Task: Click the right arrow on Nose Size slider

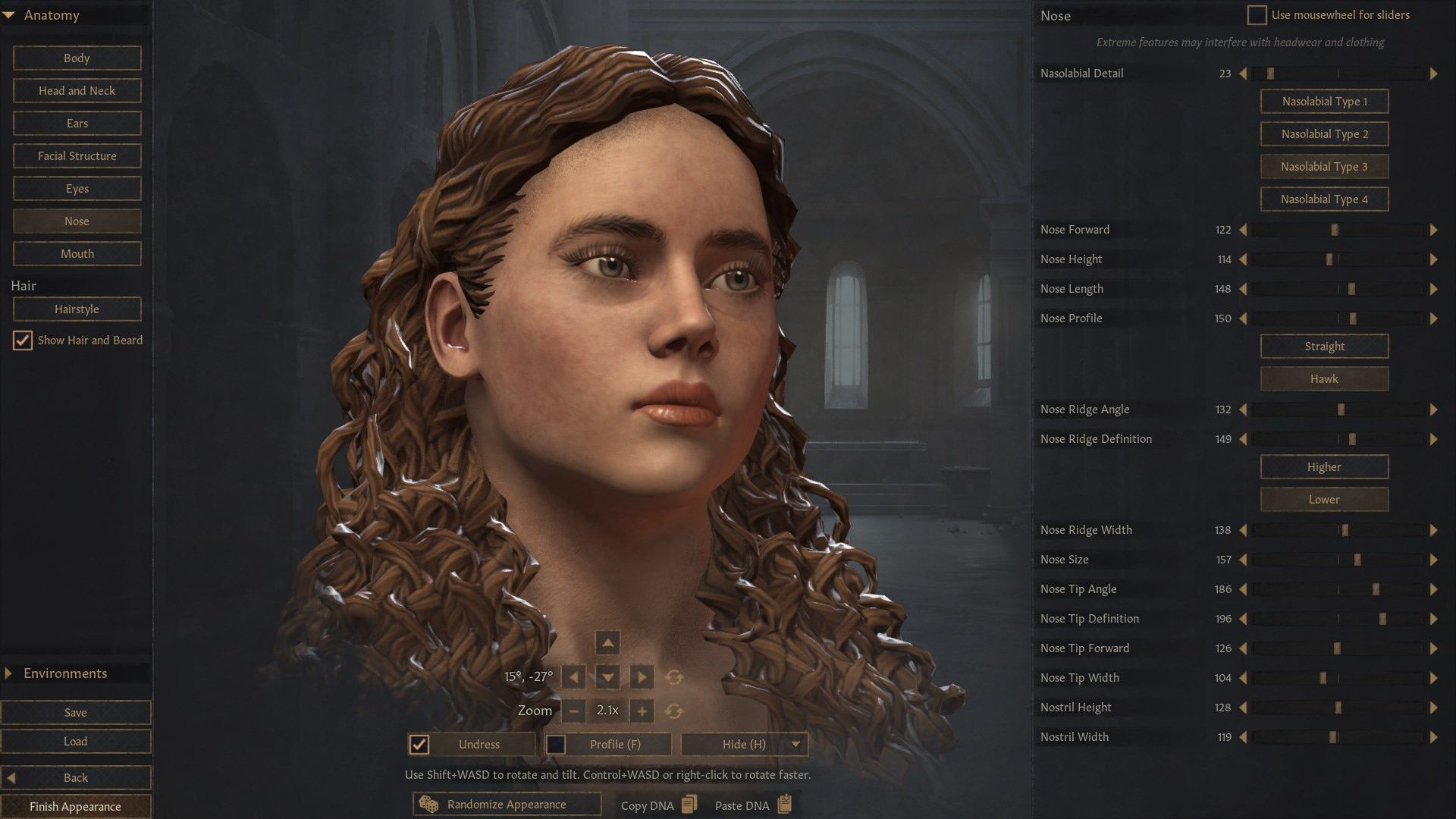Action: [x=1435, y=560]
